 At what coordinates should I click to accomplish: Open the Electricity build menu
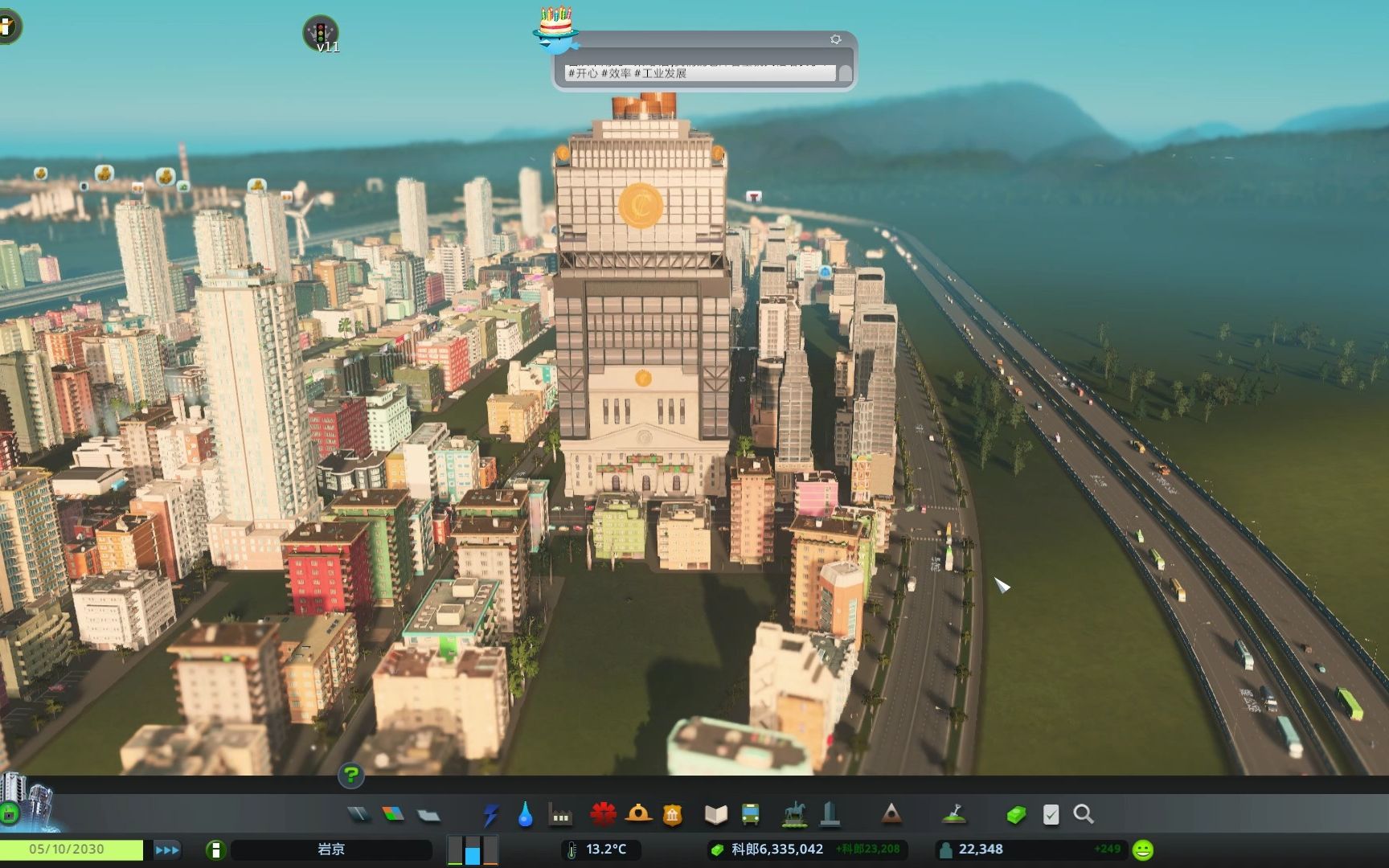[490, 815]
